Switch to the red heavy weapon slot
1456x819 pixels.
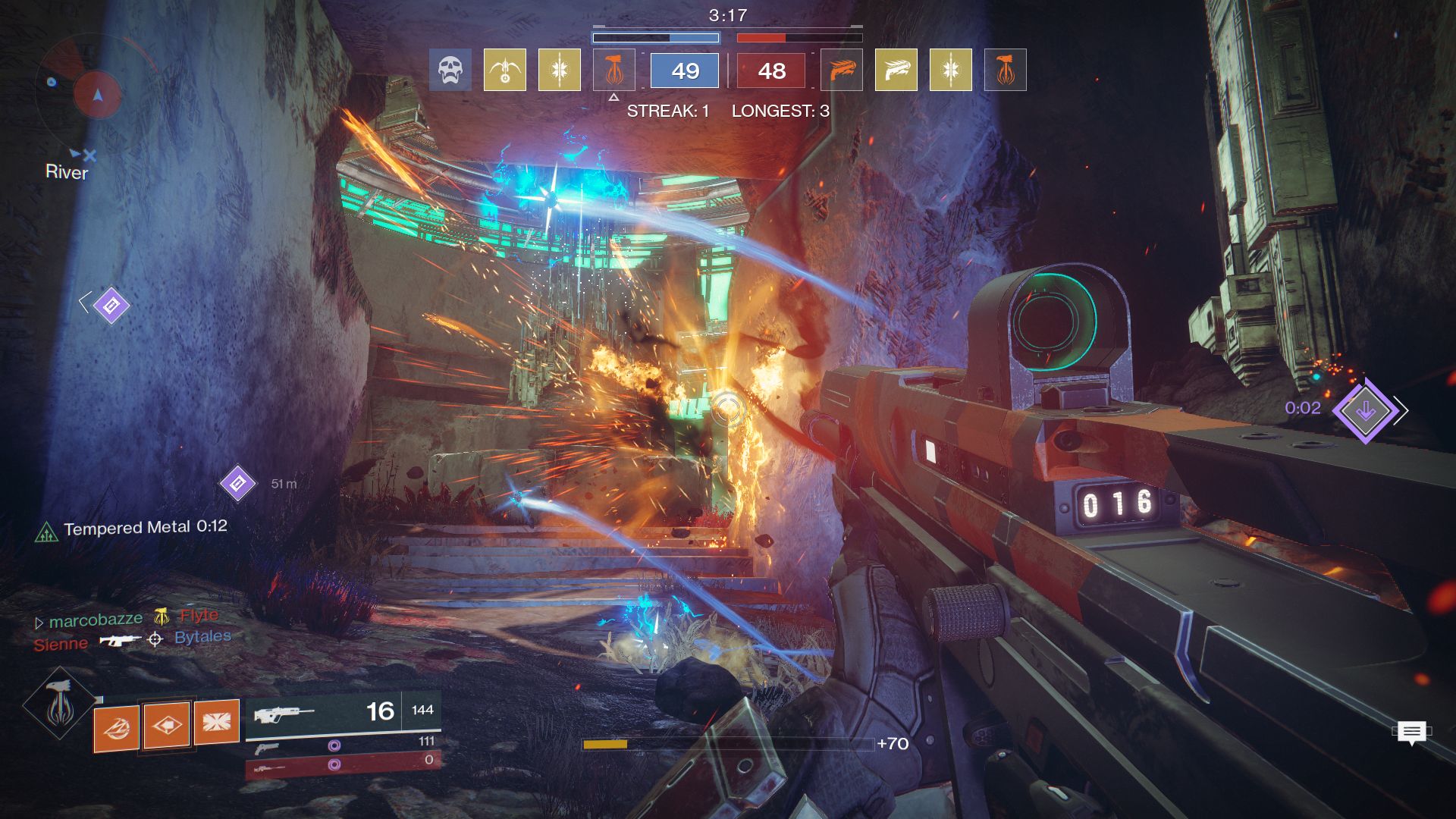click(x=341, y=765)
